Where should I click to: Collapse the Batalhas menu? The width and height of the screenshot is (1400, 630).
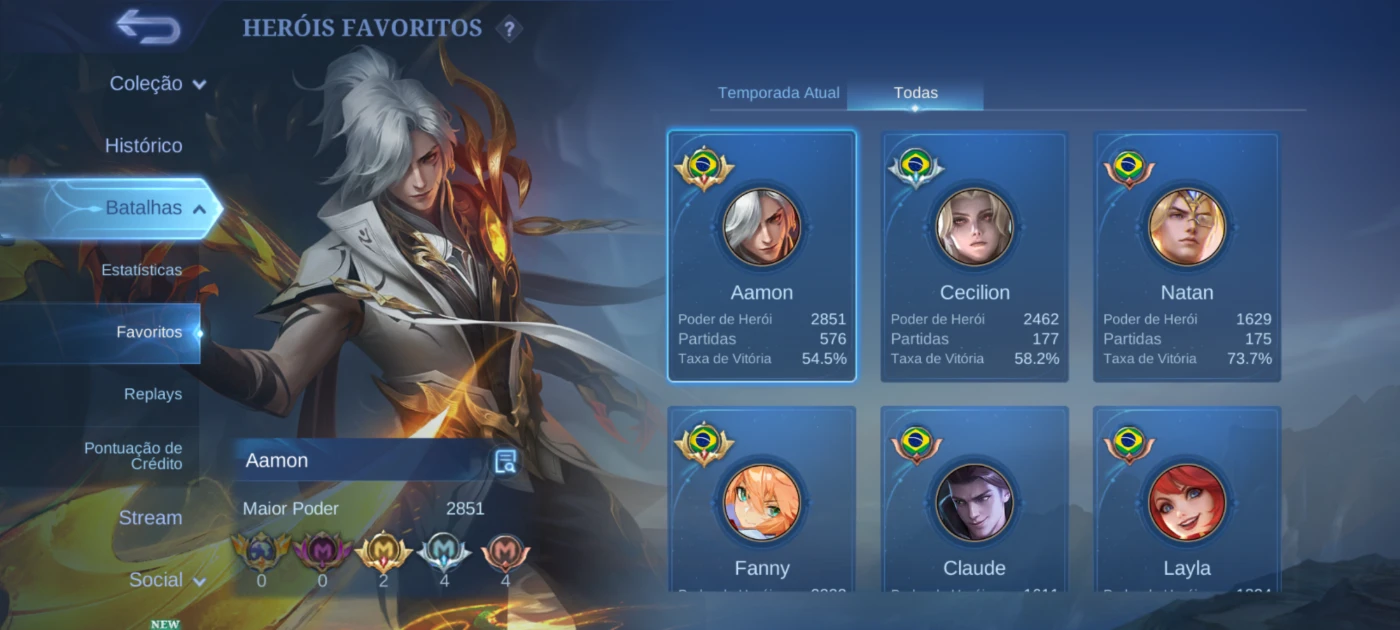pyautogui.click(x=155, y=208)
